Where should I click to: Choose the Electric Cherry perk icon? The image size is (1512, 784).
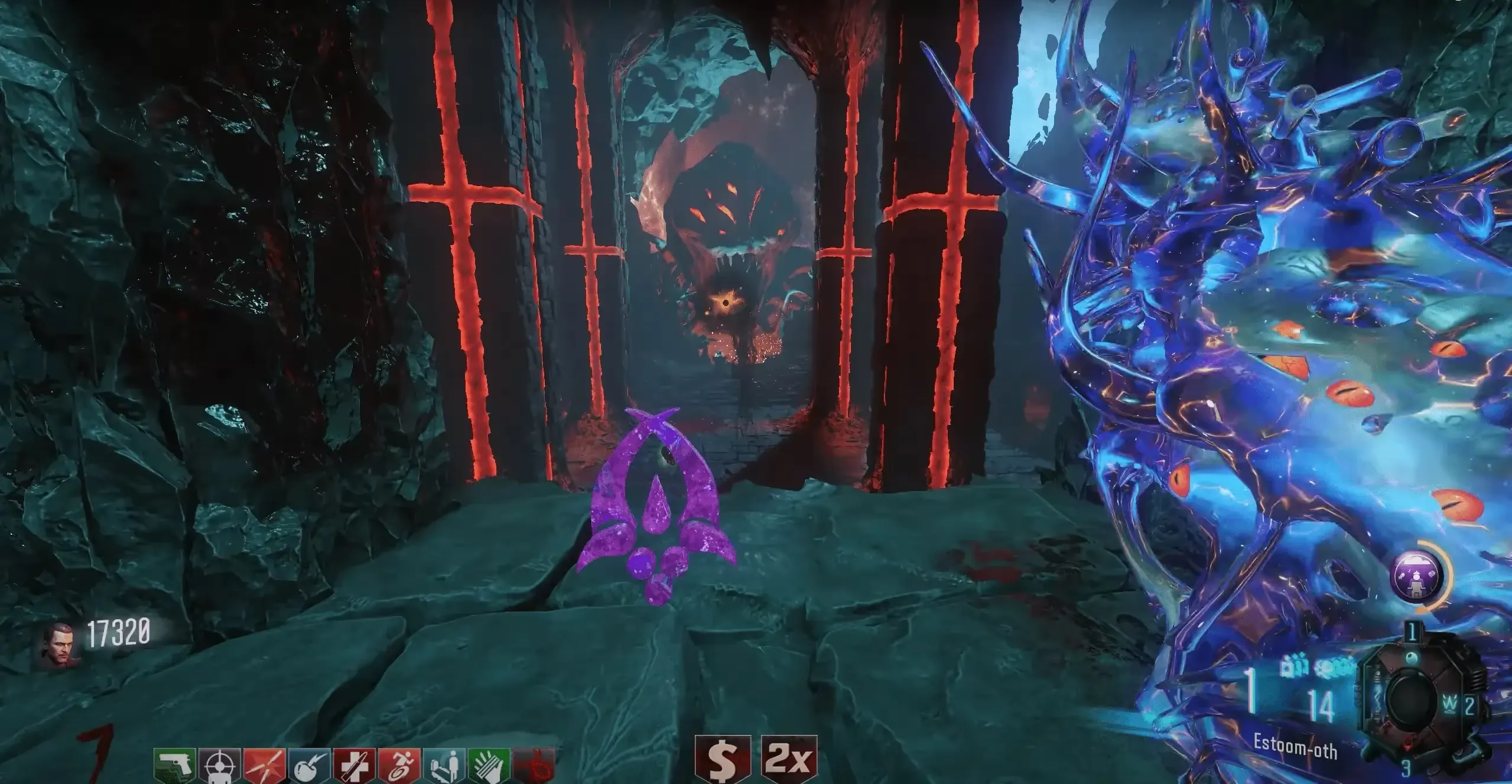[x=309, y=766]
